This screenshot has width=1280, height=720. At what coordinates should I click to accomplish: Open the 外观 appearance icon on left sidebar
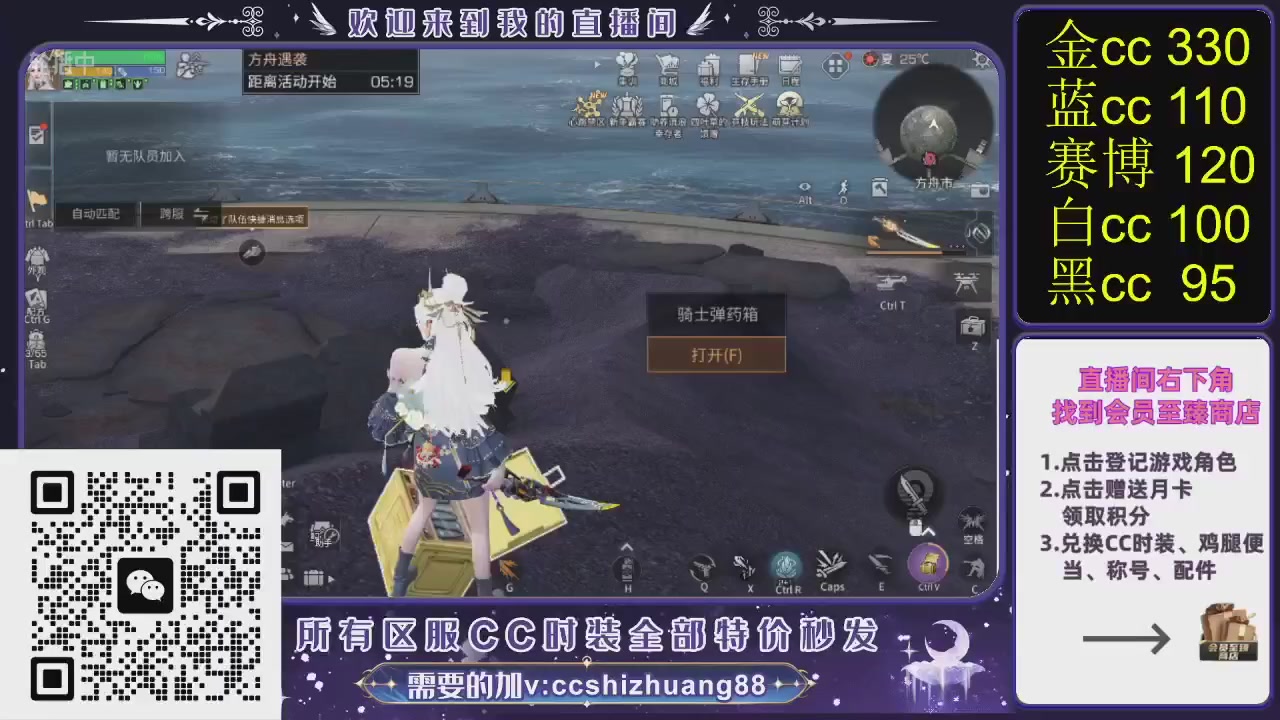click(38, 255)
